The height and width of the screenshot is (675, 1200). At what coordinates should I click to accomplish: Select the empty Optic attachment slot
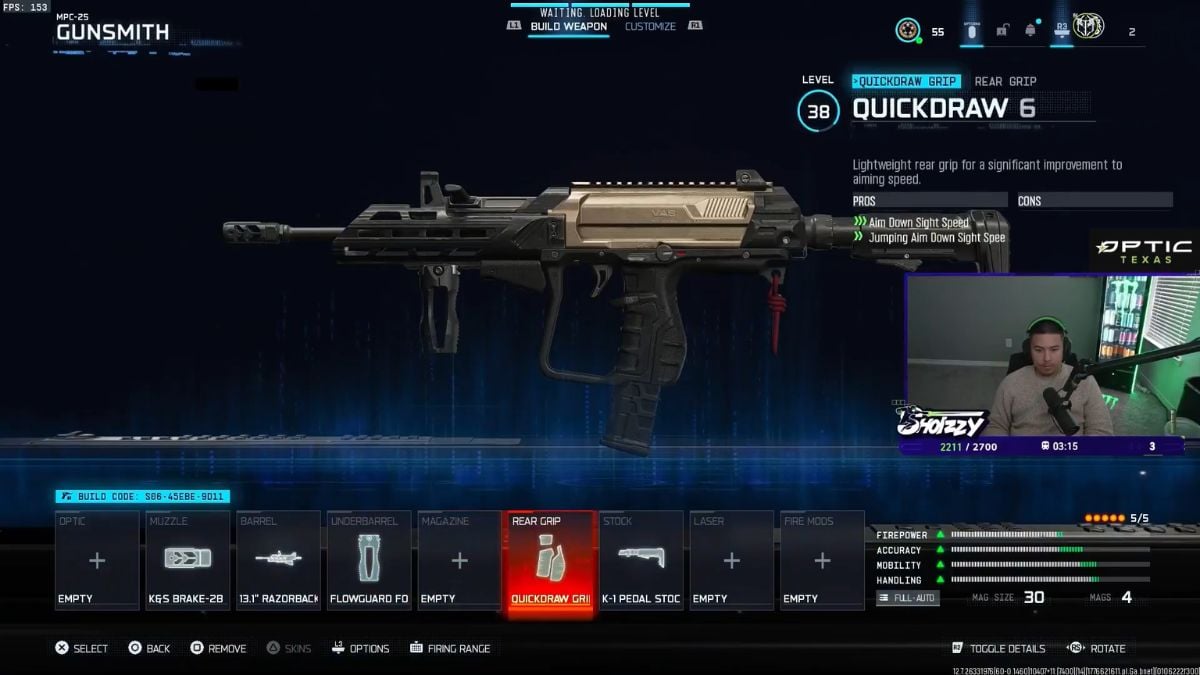pos(97,560)
